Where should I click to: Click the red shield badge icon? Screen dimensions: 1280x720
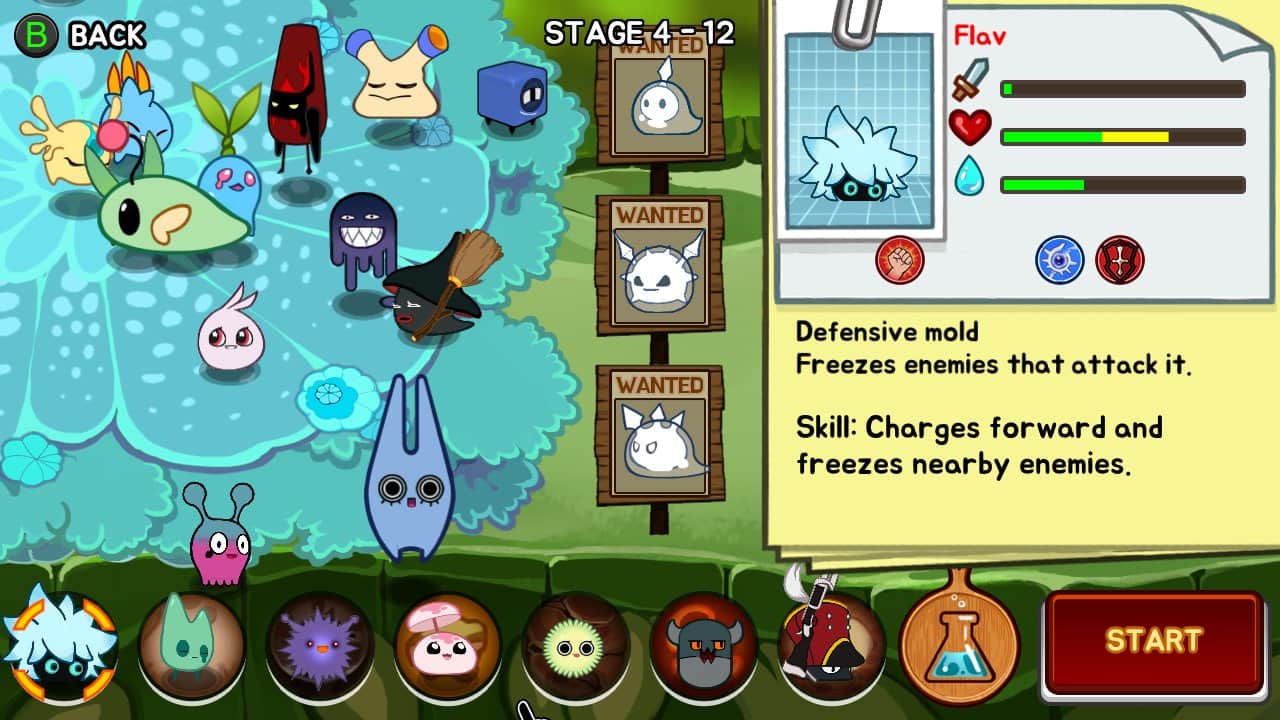pos(1119,260)
